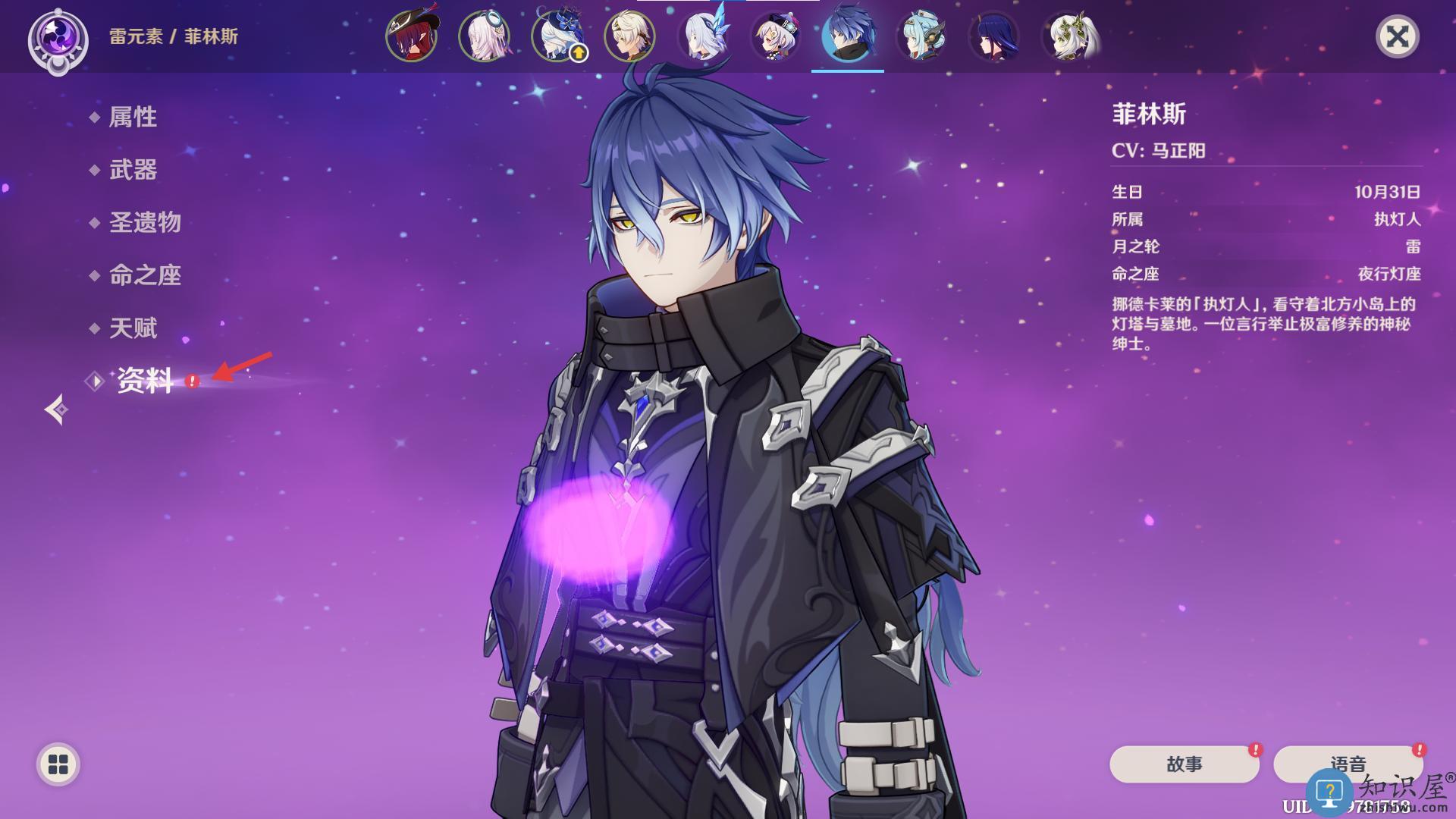Screen dimensions: 1456x819
Task: Choose the blond-haired character portrait
Action: click(x=629, y=36)
